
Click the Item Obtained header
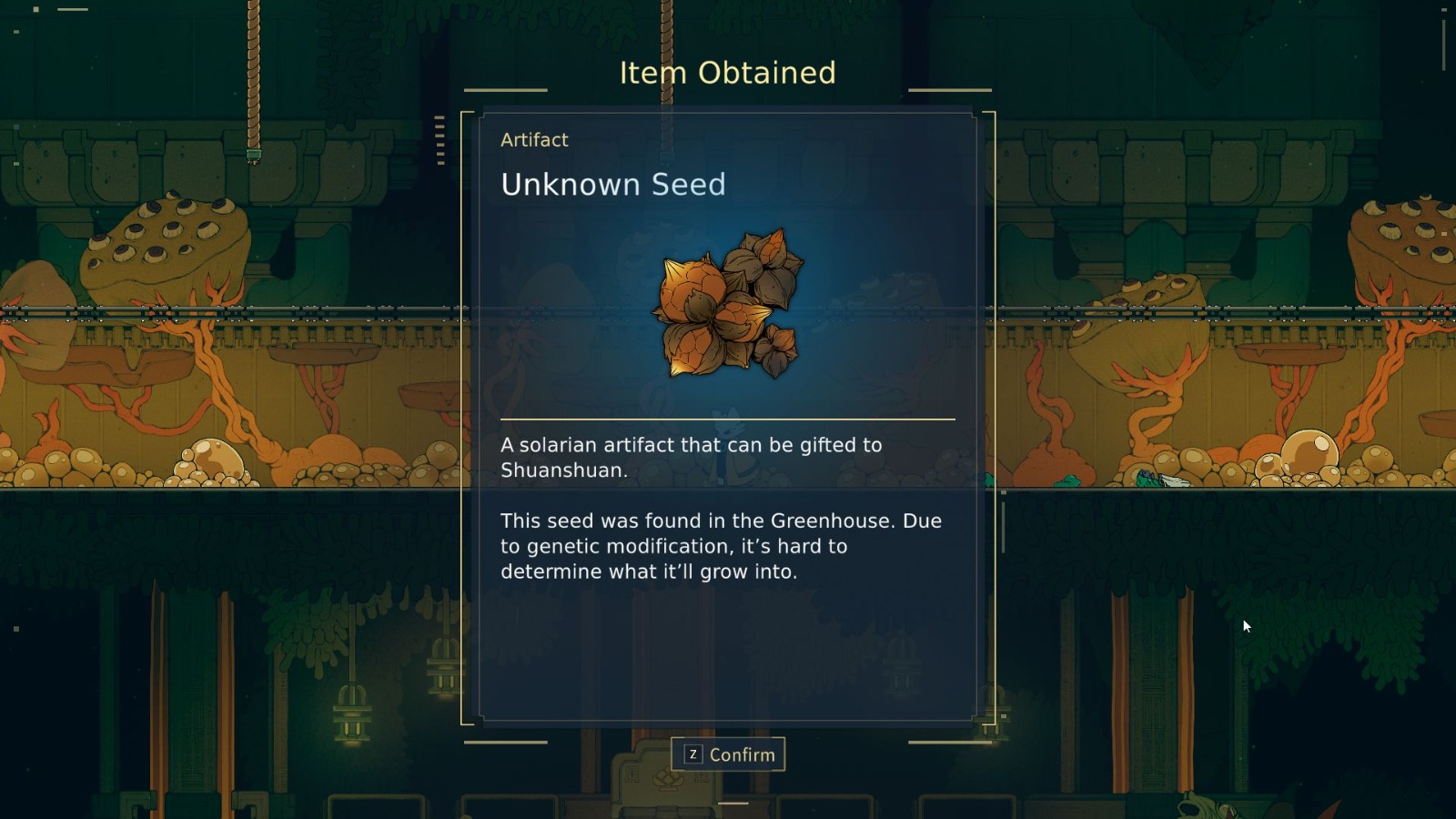(x=728, y=72)
